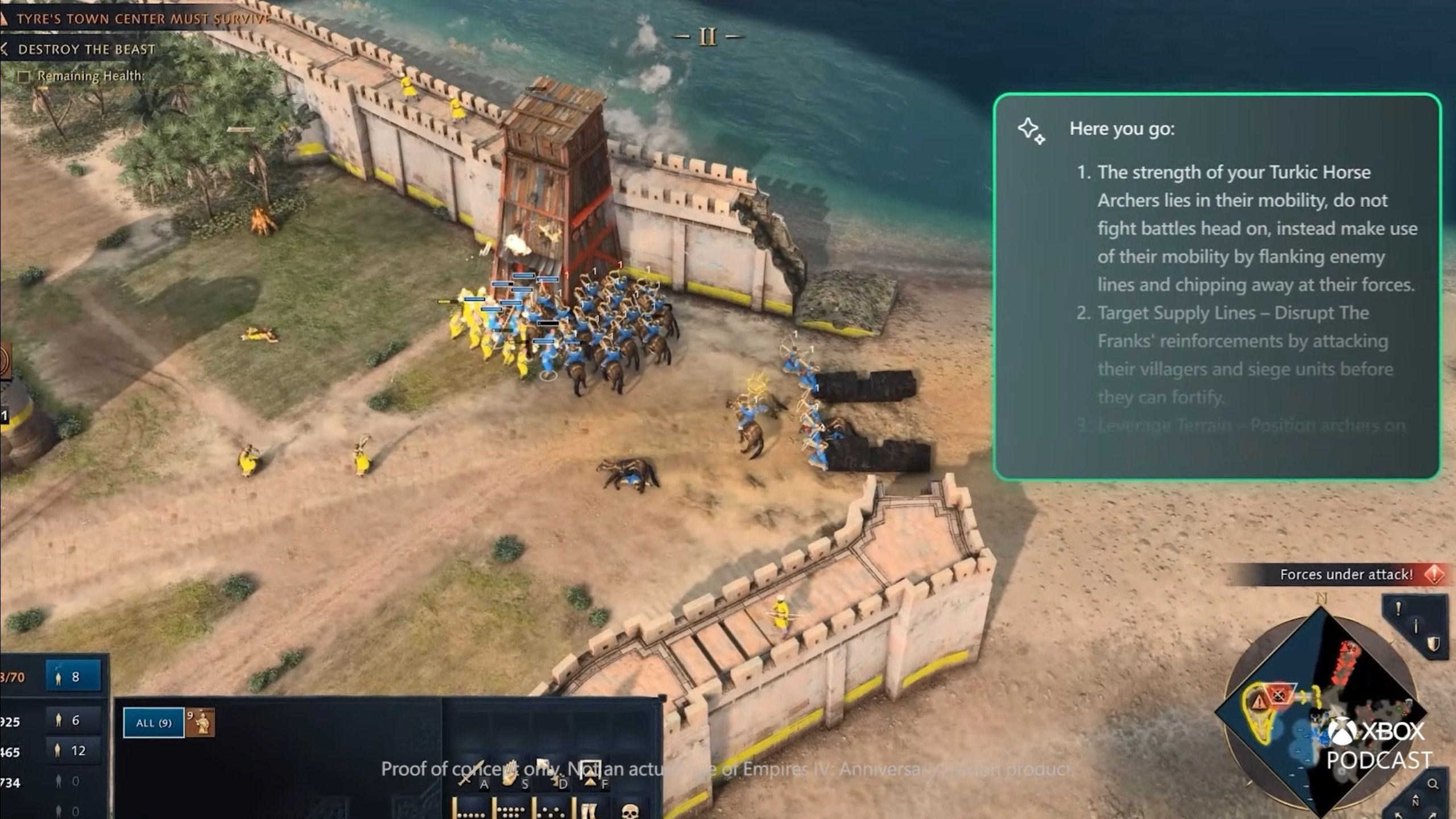
Task: Click the skull delete unit button
Action: point(630,810)
